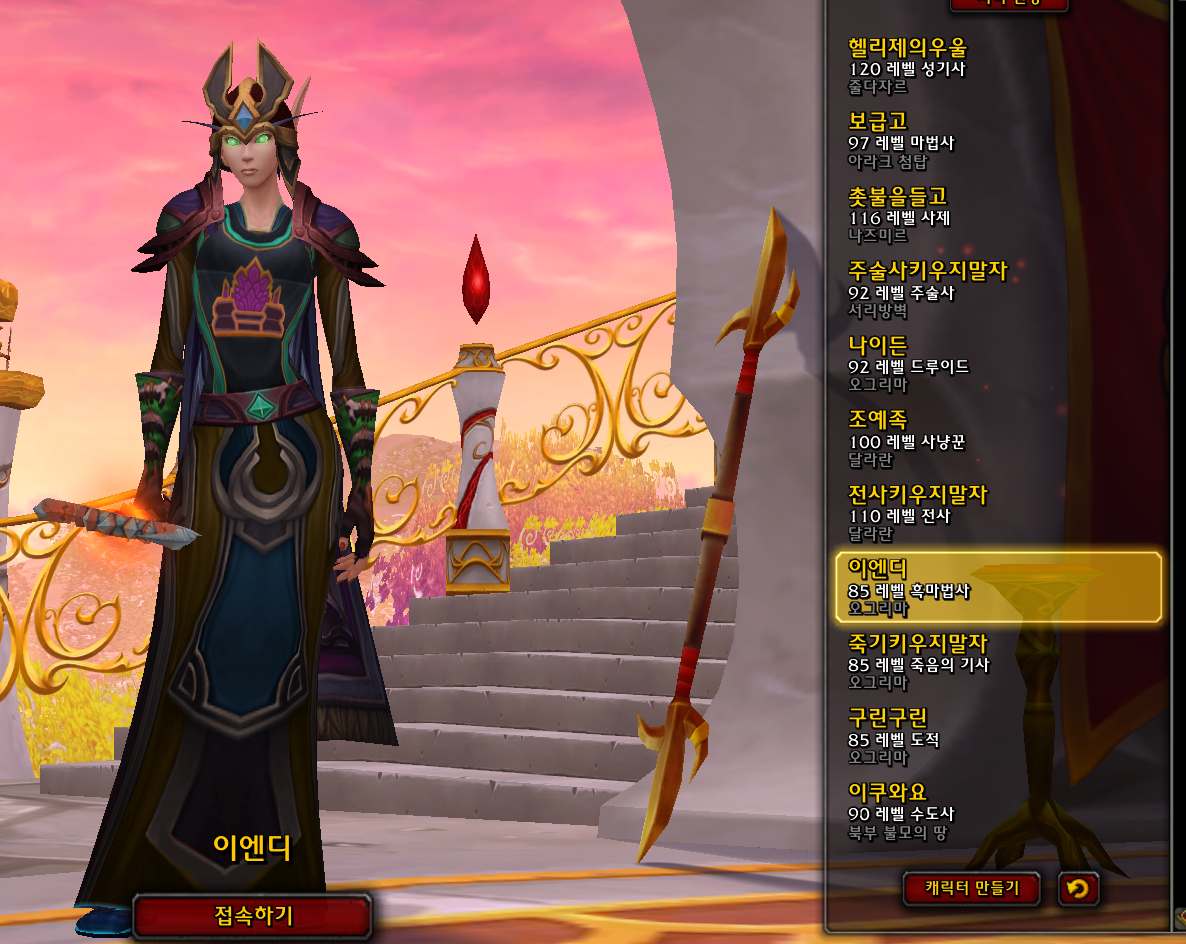Click the highlighted warlock 이엔디 entry
Image resolution: width=1186 pixels, height=944 pixels.
point(998,587)
